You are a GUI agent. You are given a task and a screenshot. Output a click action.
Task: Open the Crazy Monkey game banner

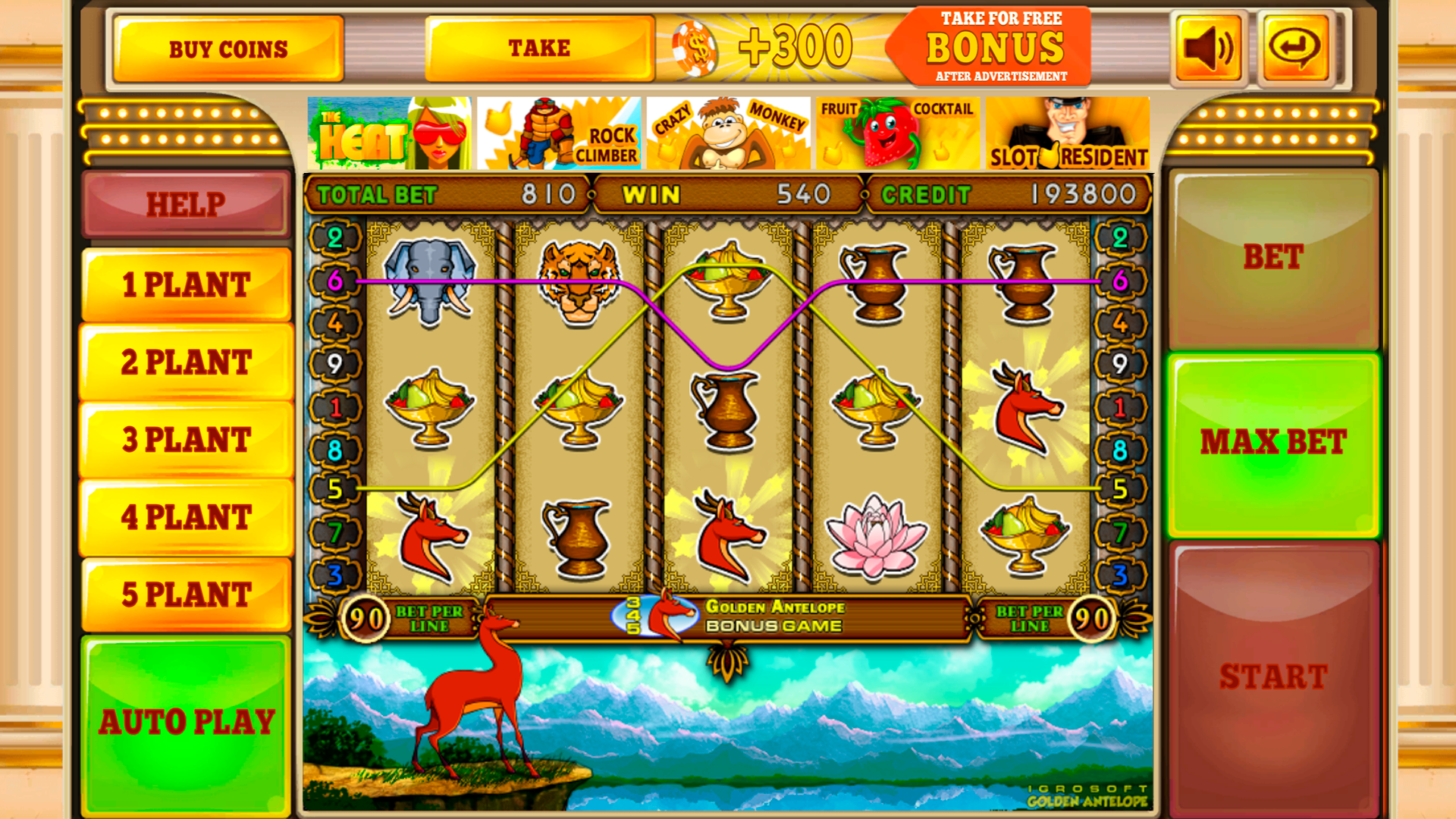730,132
